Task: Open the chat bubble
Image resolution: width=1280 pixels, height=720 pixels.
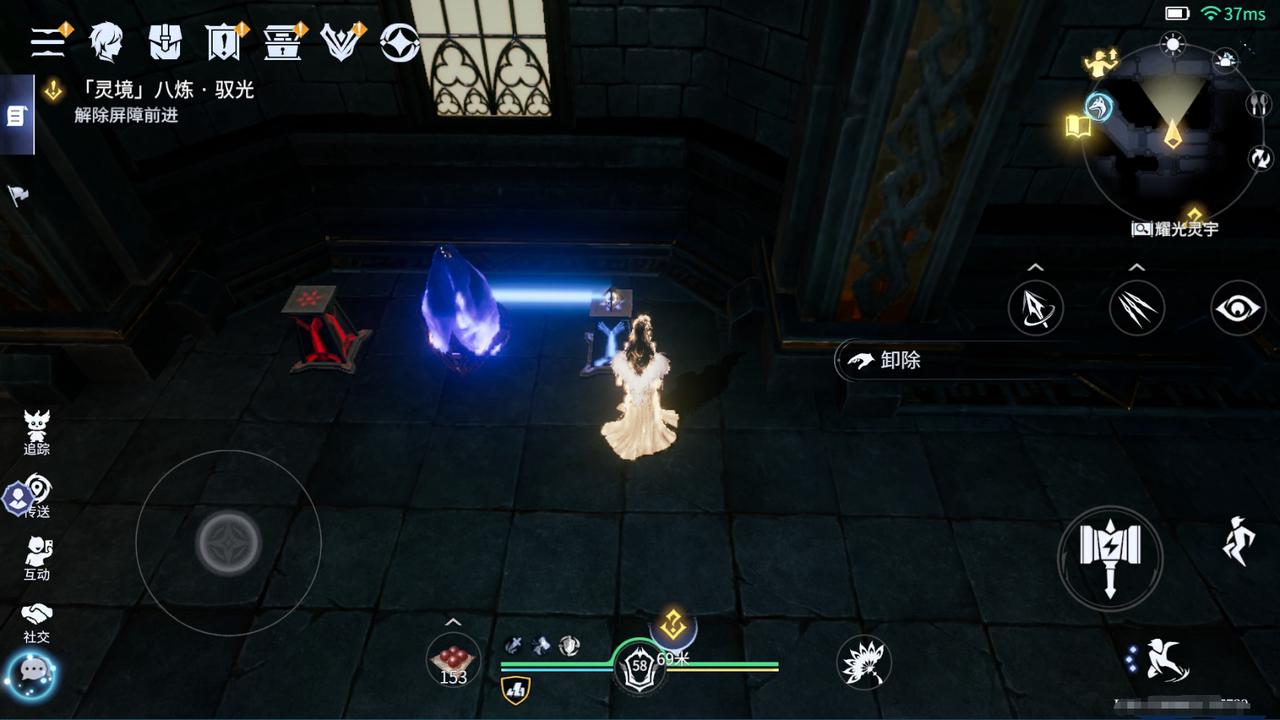Action: click(x=31, y=673)
